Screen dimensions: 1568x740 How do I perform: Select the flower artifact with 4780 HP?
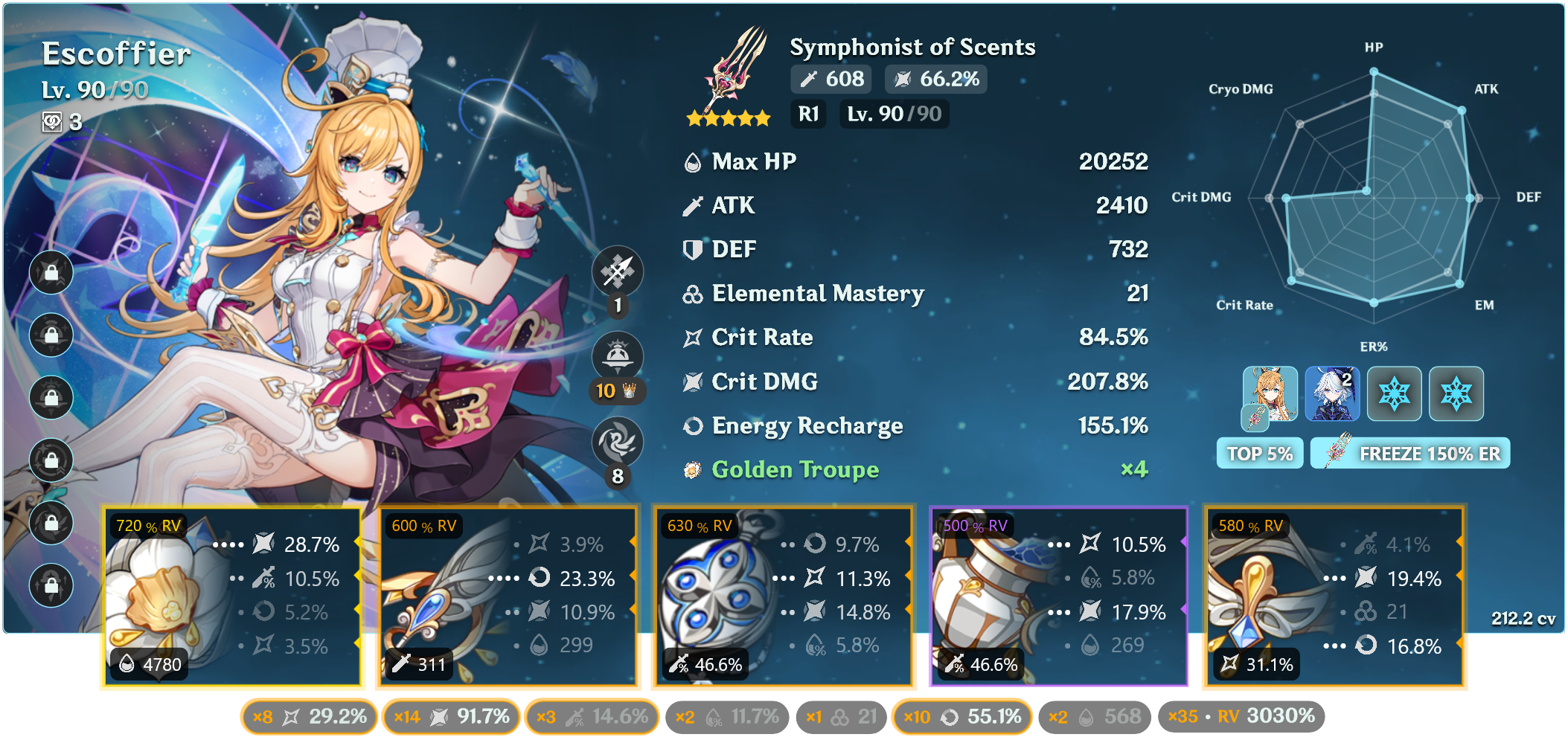pyautogui.click(x=232, y=596)
